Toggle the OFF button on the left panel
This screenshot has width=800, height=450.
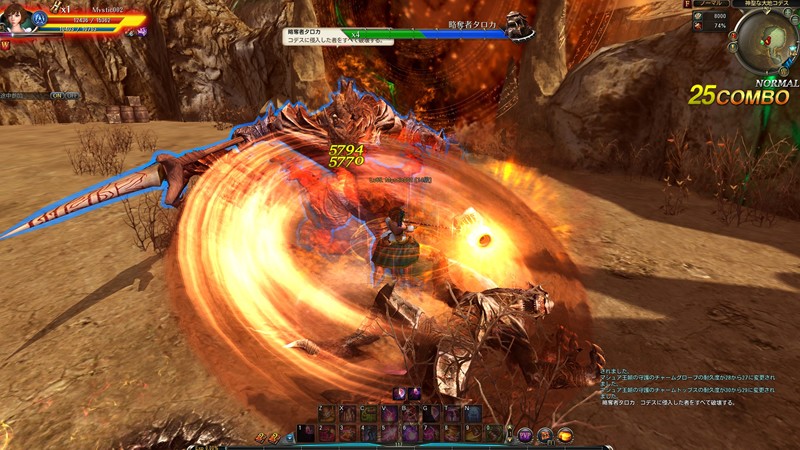72,96
